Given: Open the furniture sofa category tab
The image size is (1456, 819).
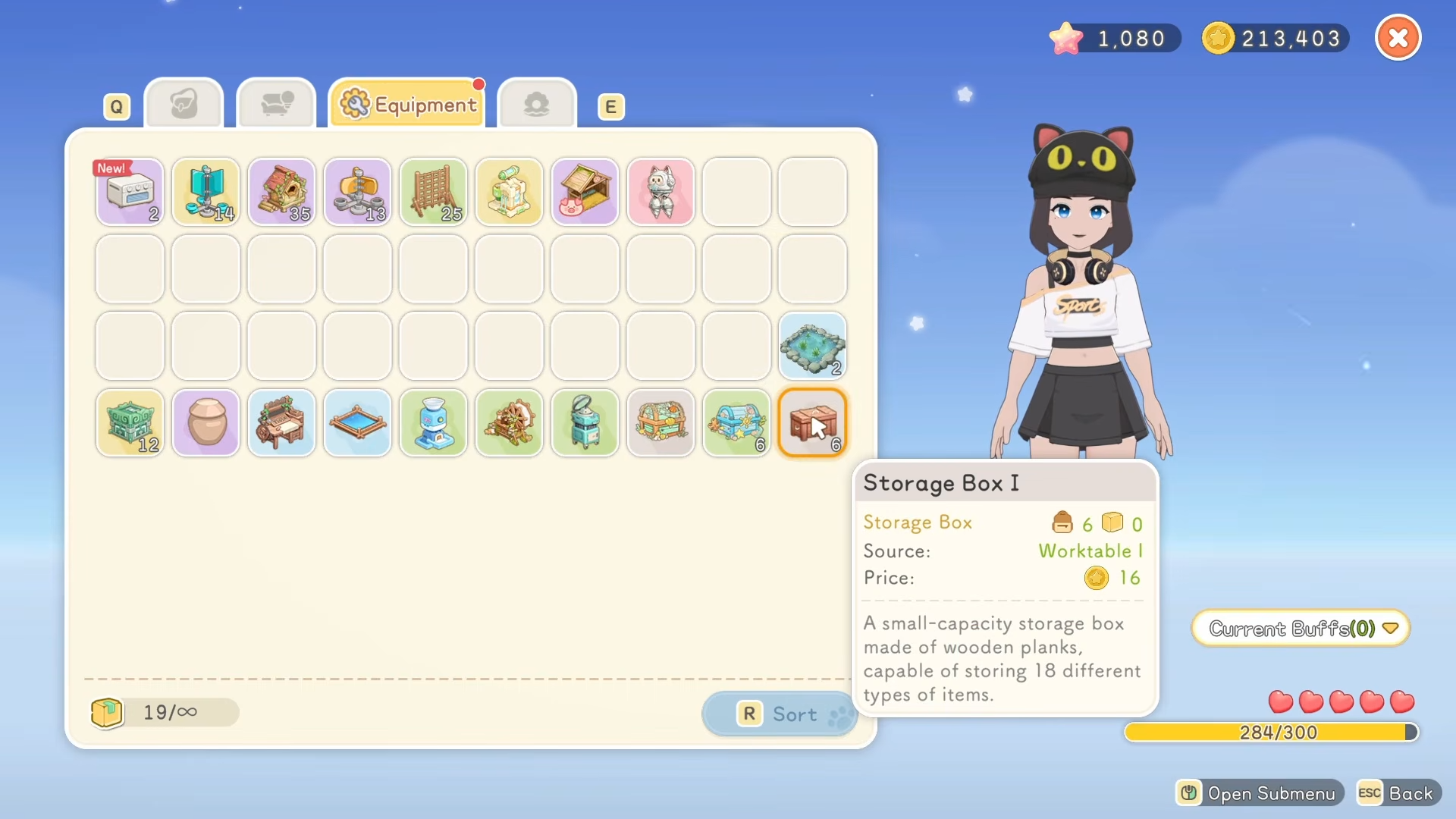Looking at the screenshot, I should click(276, 104).
